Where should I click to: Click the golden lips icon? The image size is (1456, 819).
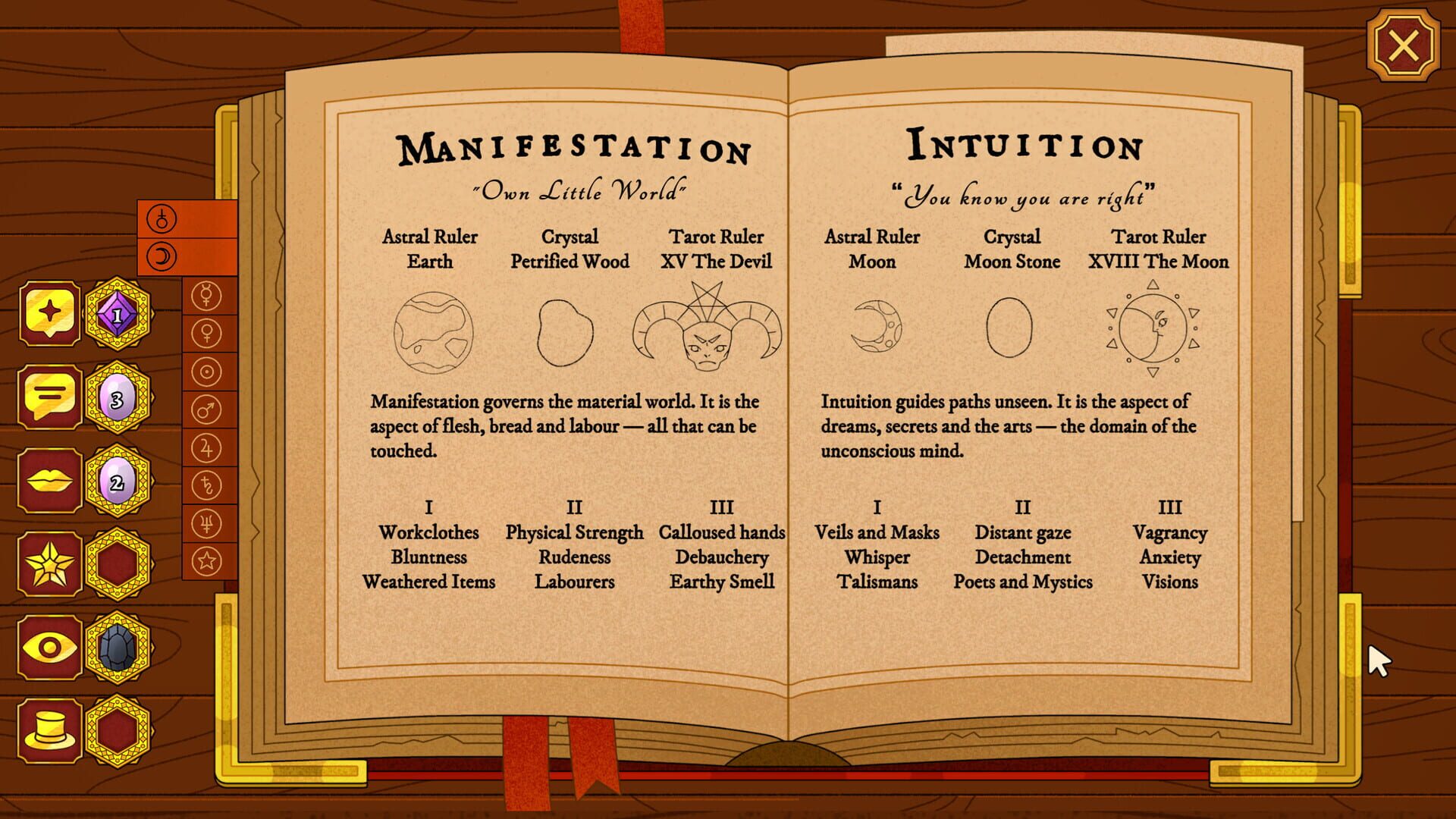49,479
